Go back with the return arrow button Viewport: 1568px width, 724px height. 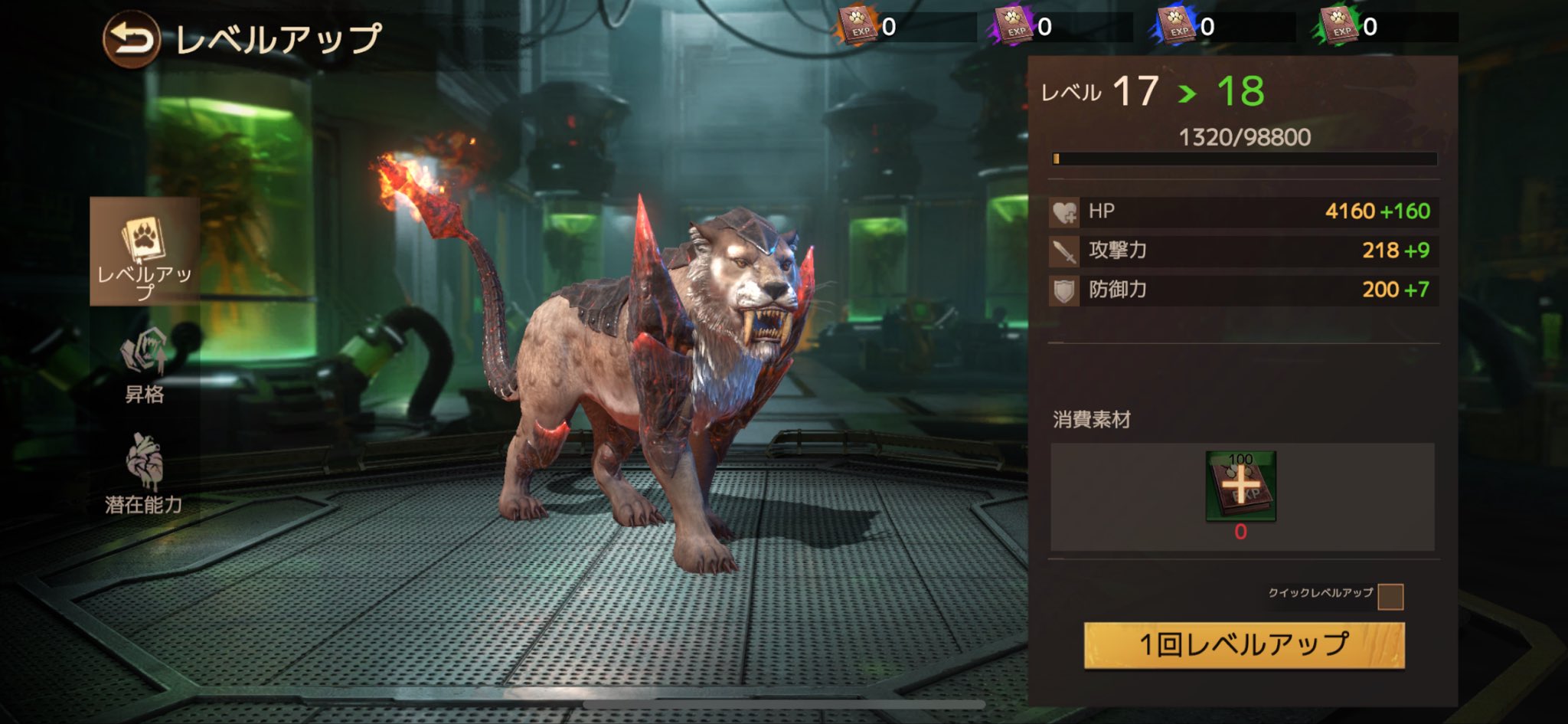tap(131, 39)
